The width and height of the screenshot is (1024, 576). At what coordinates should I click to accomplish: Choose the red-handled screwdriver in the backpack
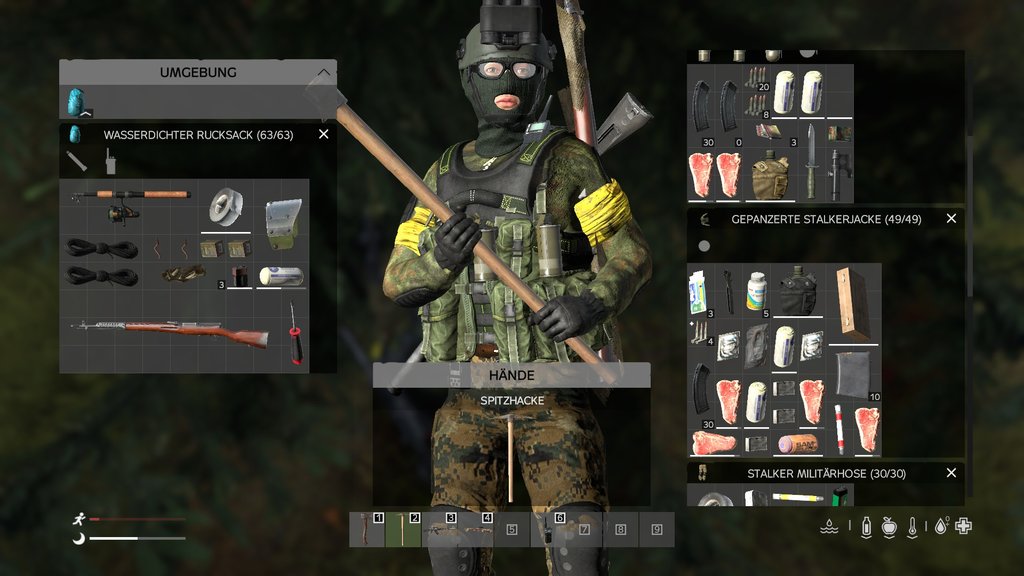tap(295, 333)
